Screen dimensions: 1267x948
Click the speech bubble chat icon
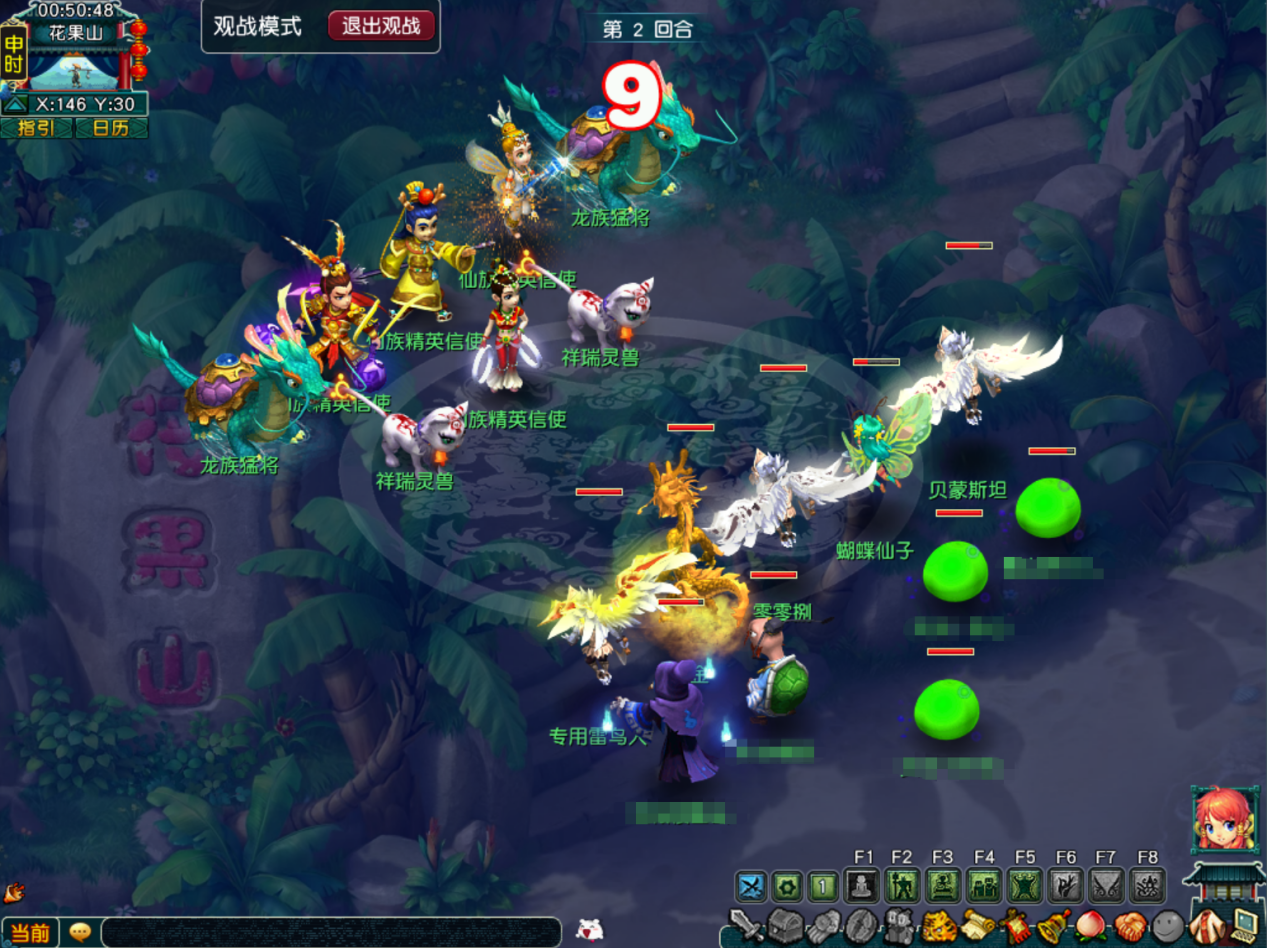(x=80, y=932)
